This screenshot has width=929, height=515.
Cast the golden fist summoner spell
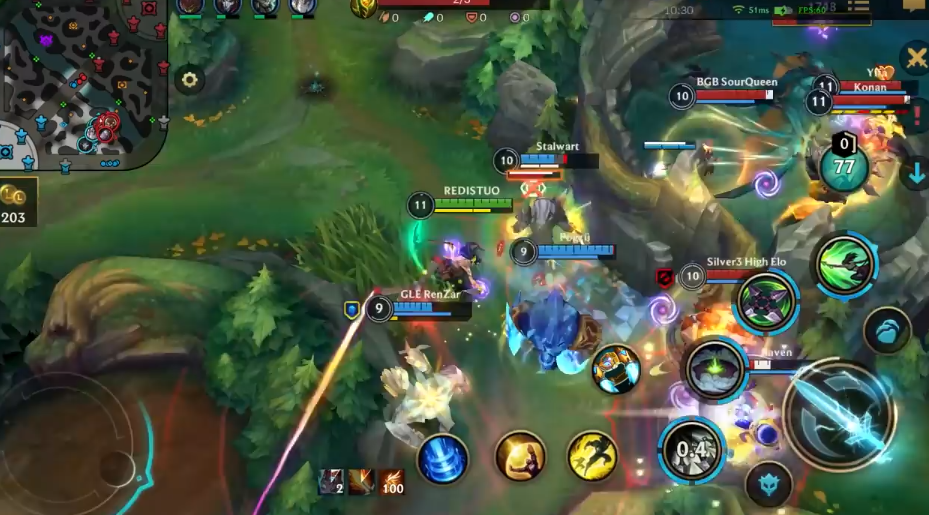pos(520,456)
